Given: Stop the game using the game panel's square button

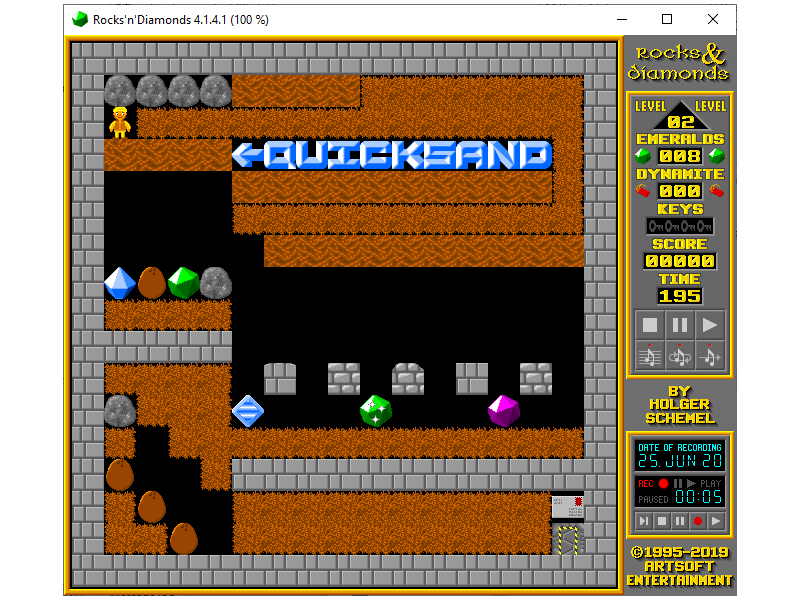Looking at the screenshot, I should tap(649, 325).
